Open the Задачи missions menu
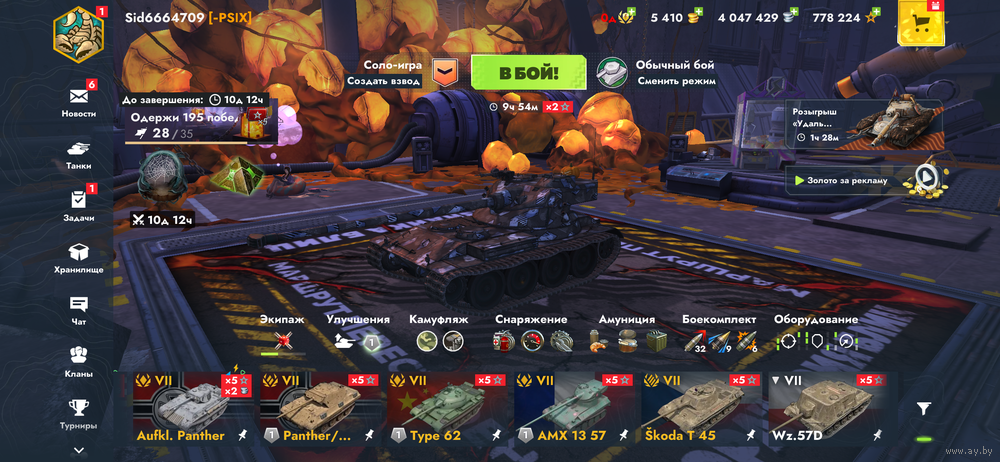Image resolution: width=1000 pixels, height=462 pixels. coord(79,206)
